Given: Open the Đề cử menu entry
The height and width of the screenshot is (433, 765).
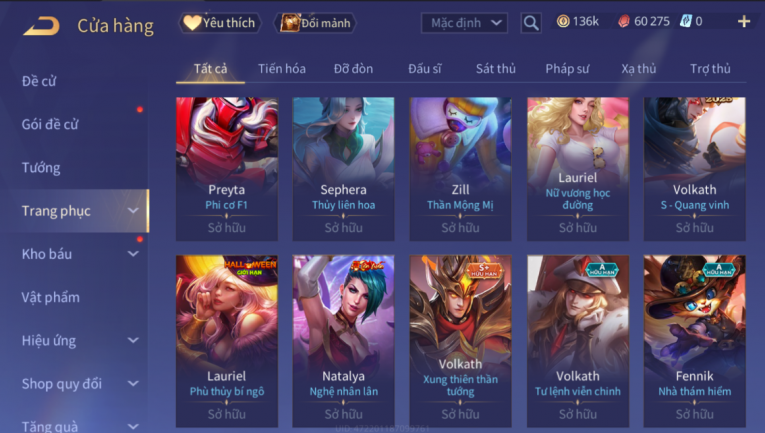Looking at the screenshot, I should (x=39, y=81).
